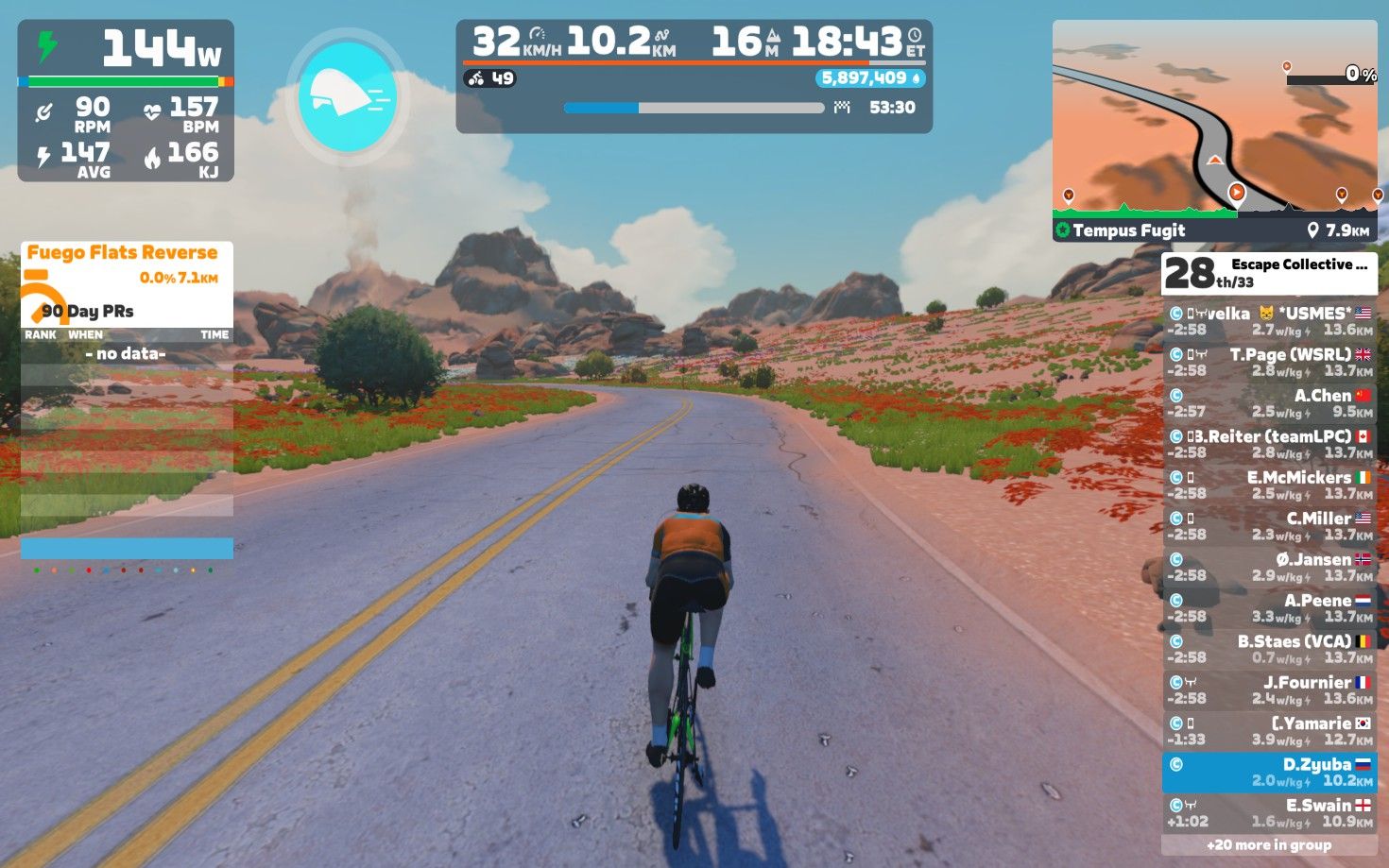Select E.McMickers rider row
The height and width of the screenshot is (868, 1389).
1269,485
